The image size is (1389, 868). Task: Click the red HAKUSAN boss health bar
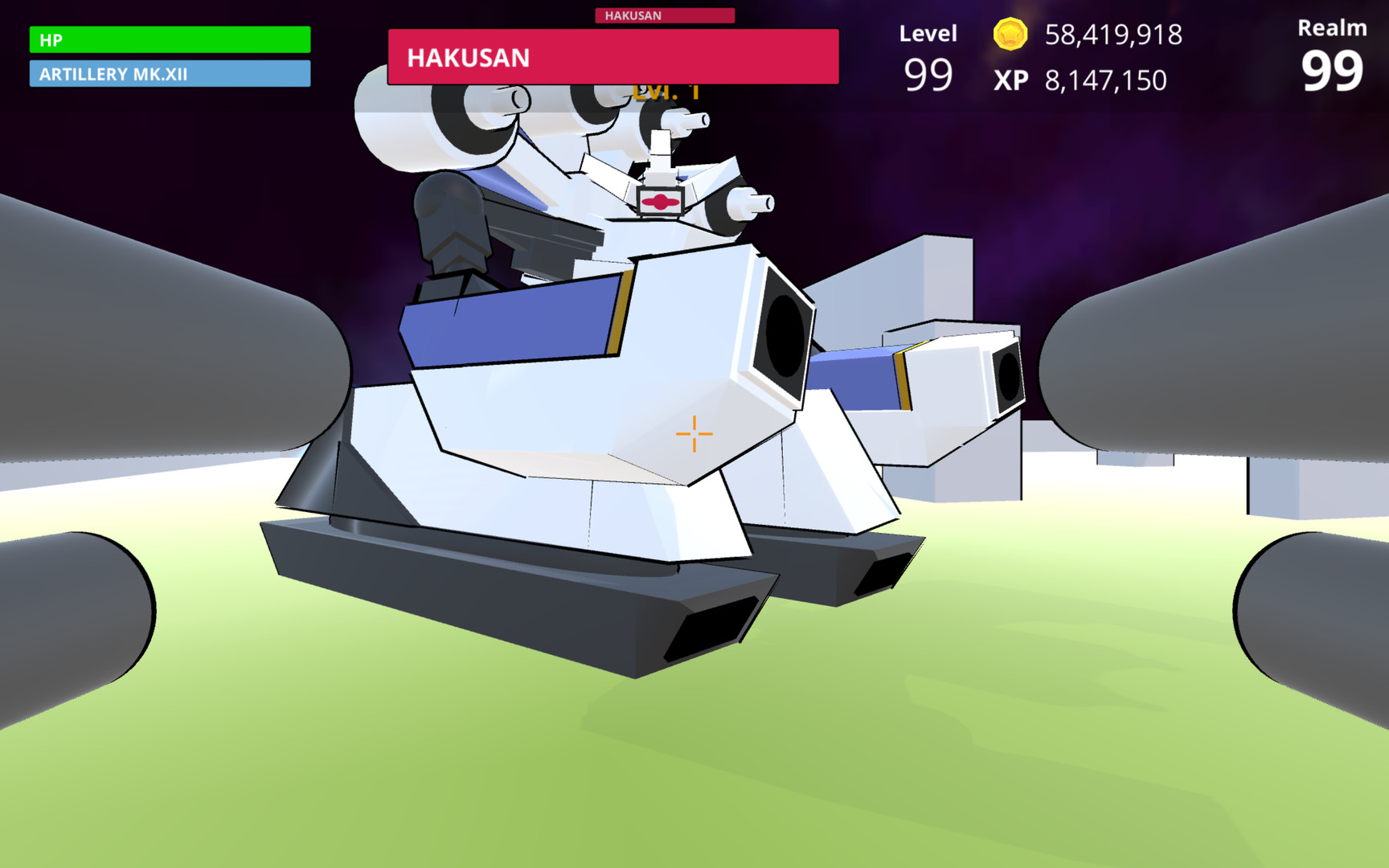(x=613, y=56)
